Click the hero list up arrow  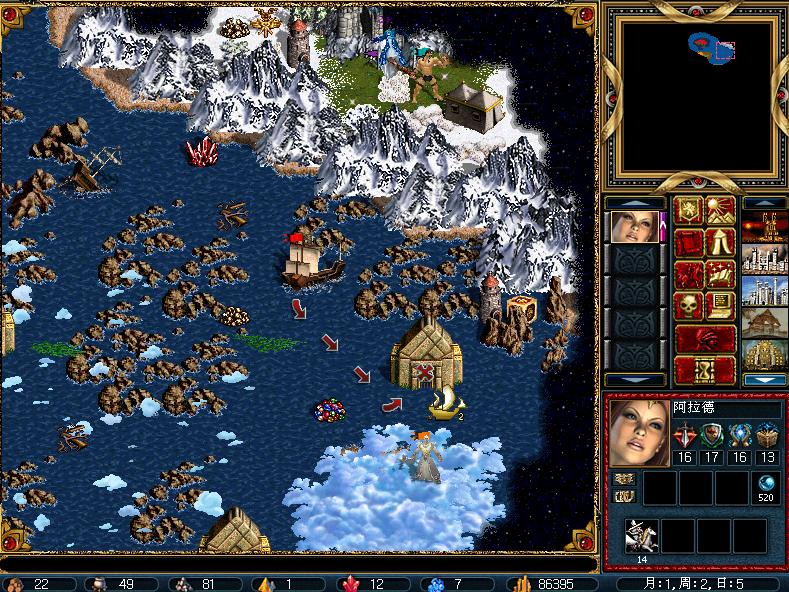634,203
